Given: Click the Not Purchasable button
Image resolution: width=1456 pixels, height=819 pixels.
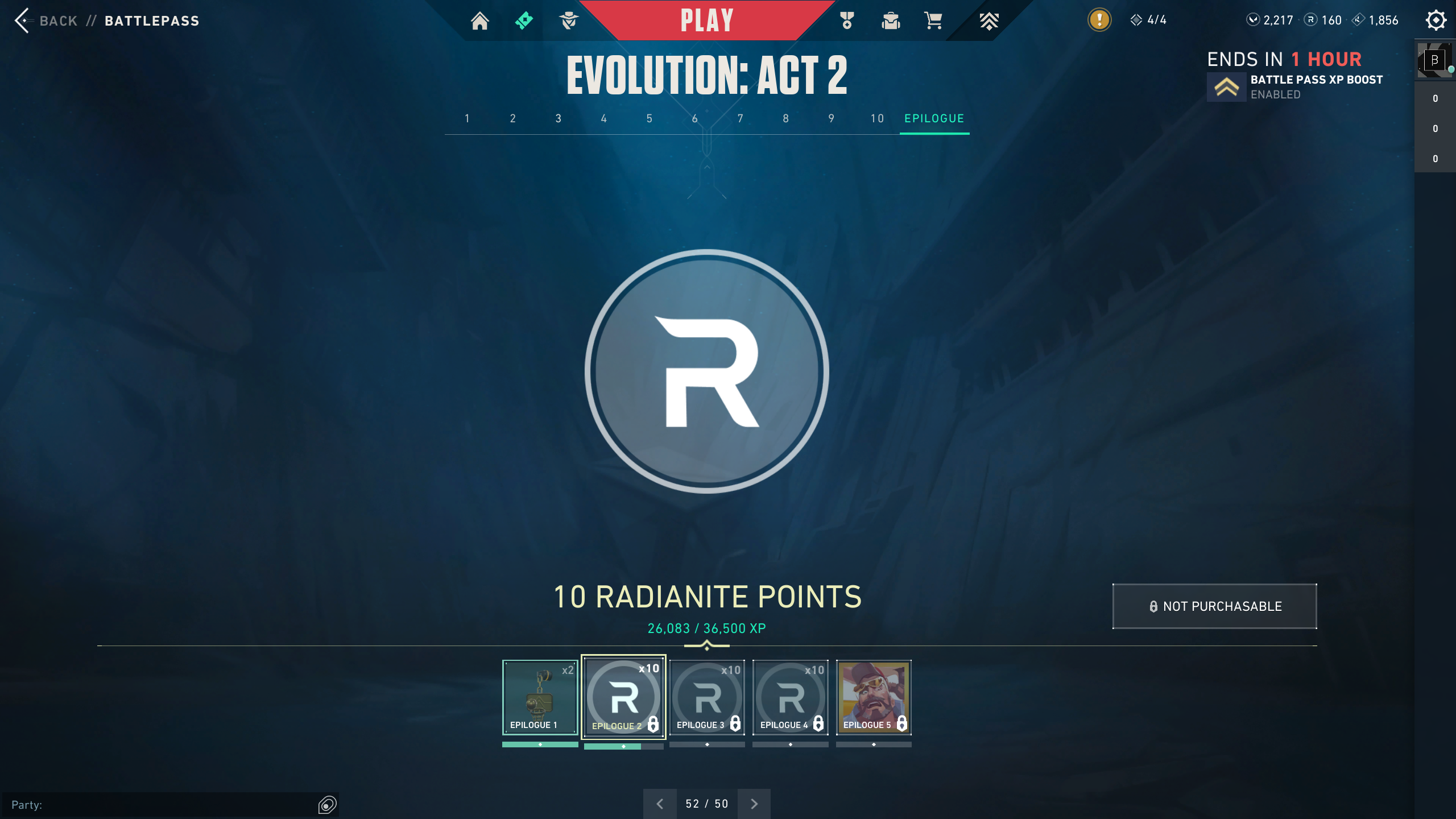Looking at the screenshot, I should (x=1214, y=606).
